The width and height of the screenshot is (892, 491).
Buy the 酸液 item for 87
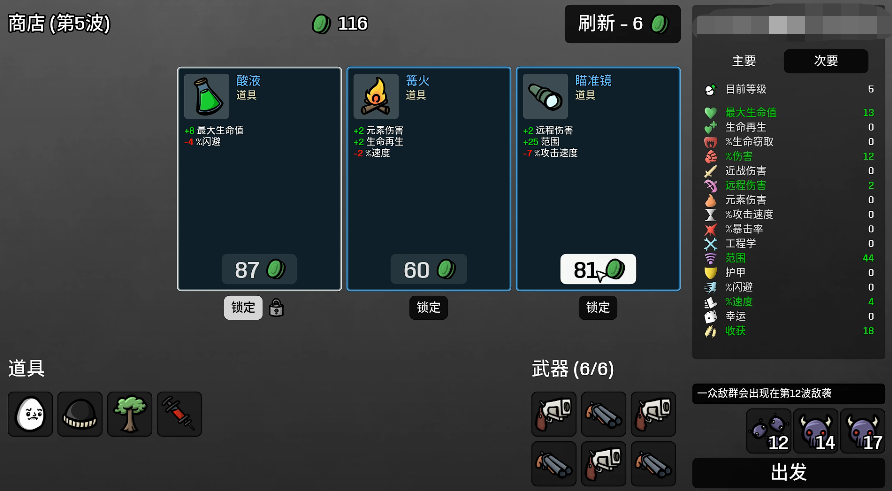259,270
